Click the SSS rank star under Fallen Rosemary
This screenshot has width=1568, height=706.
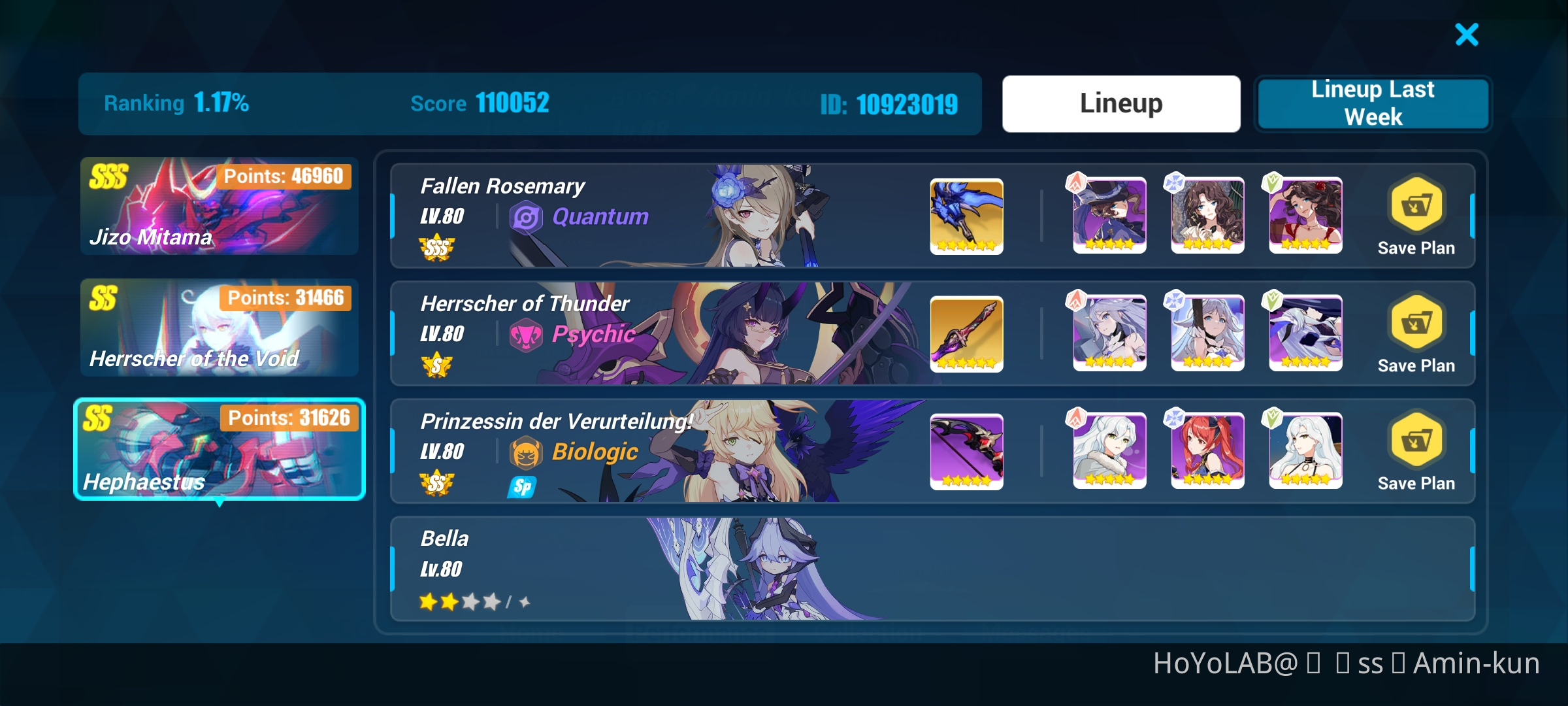[436, 248]
